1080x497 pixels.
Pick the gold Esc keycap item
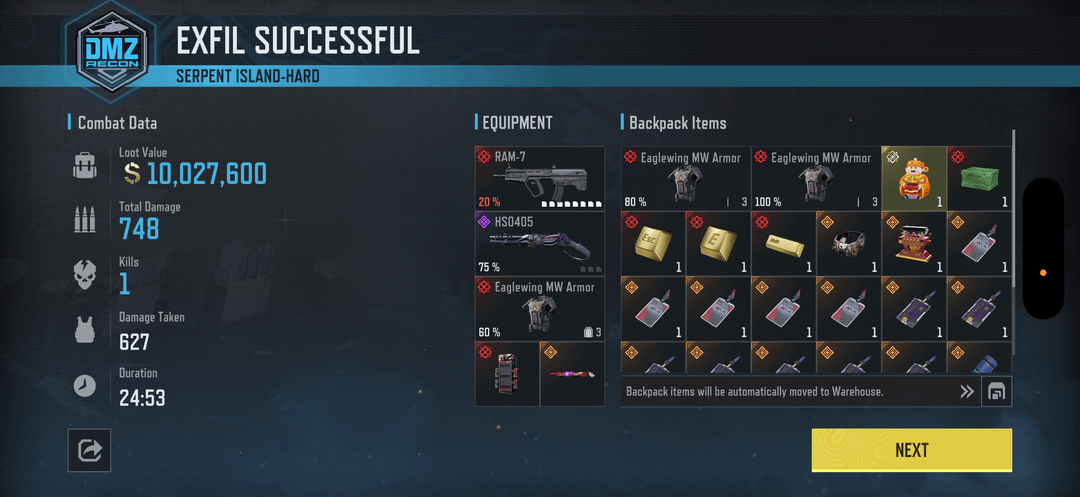(x=652, y=243)
